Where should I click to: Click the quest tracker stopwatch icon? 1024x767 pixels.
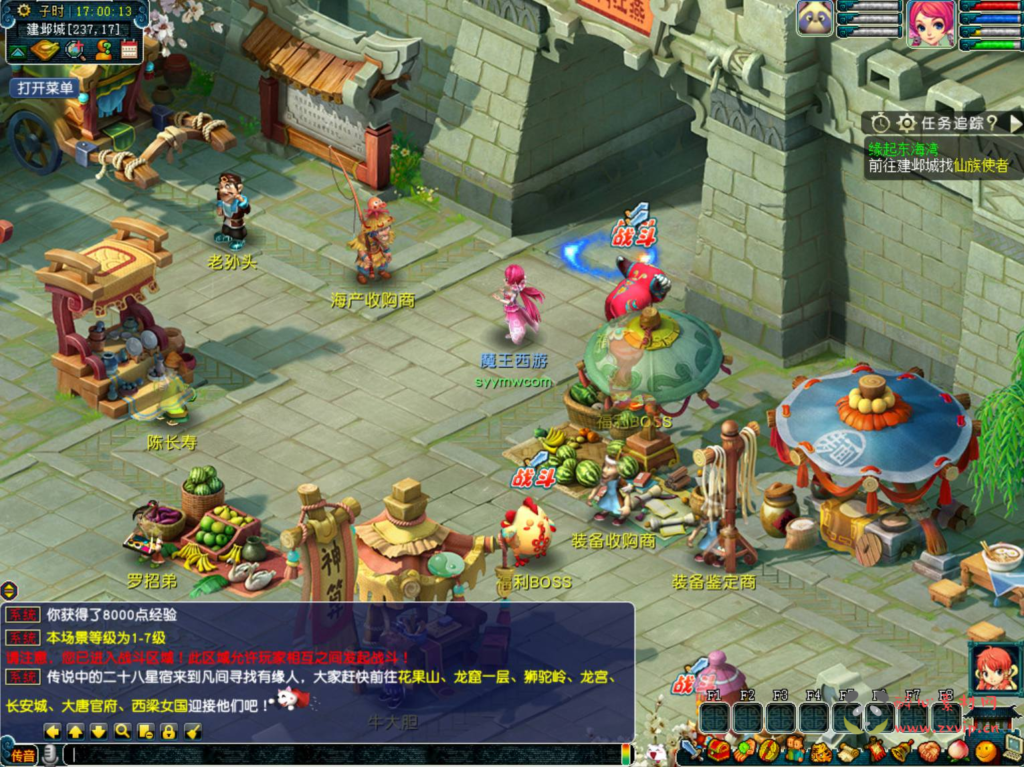tap(880, 123)
